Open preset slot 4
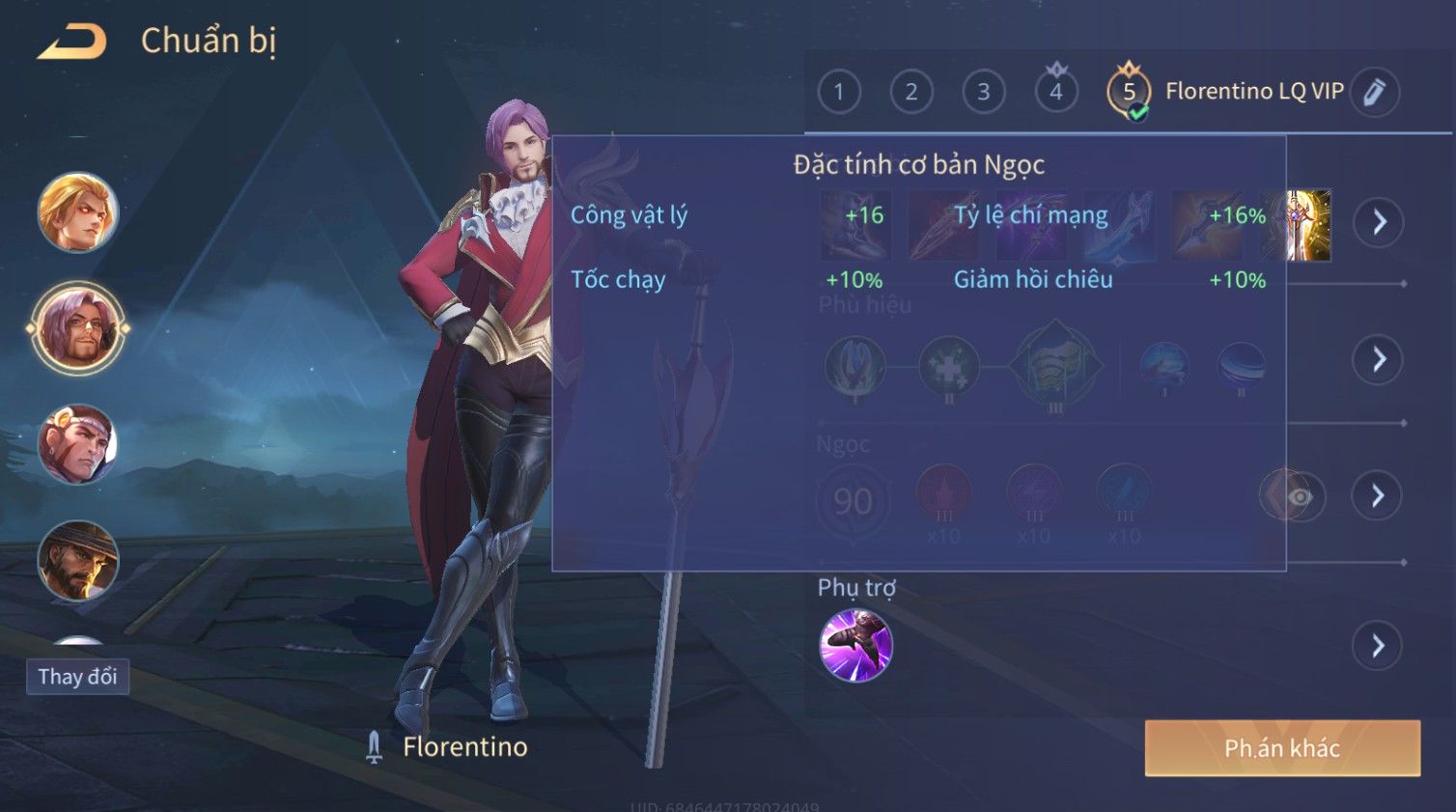This screenshot has height=812, width=1456. coord(1055,92)
